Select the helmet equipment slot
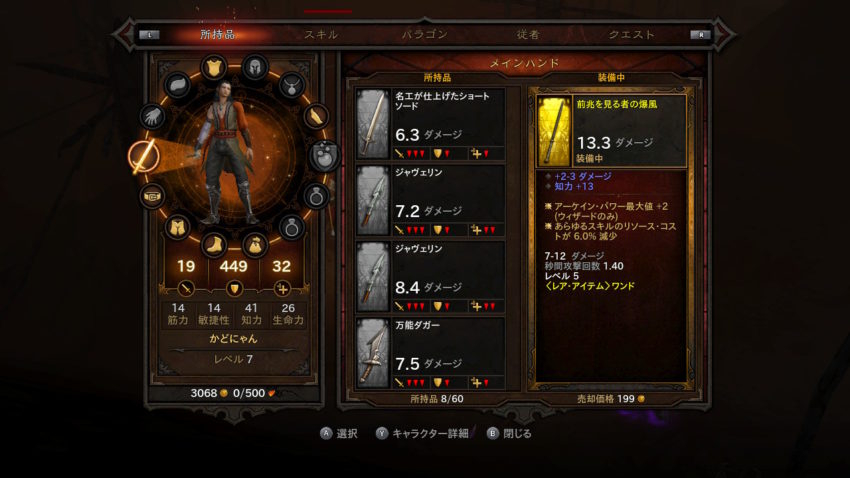The width and height of the screenshot is (850, 478). [255, 67]
